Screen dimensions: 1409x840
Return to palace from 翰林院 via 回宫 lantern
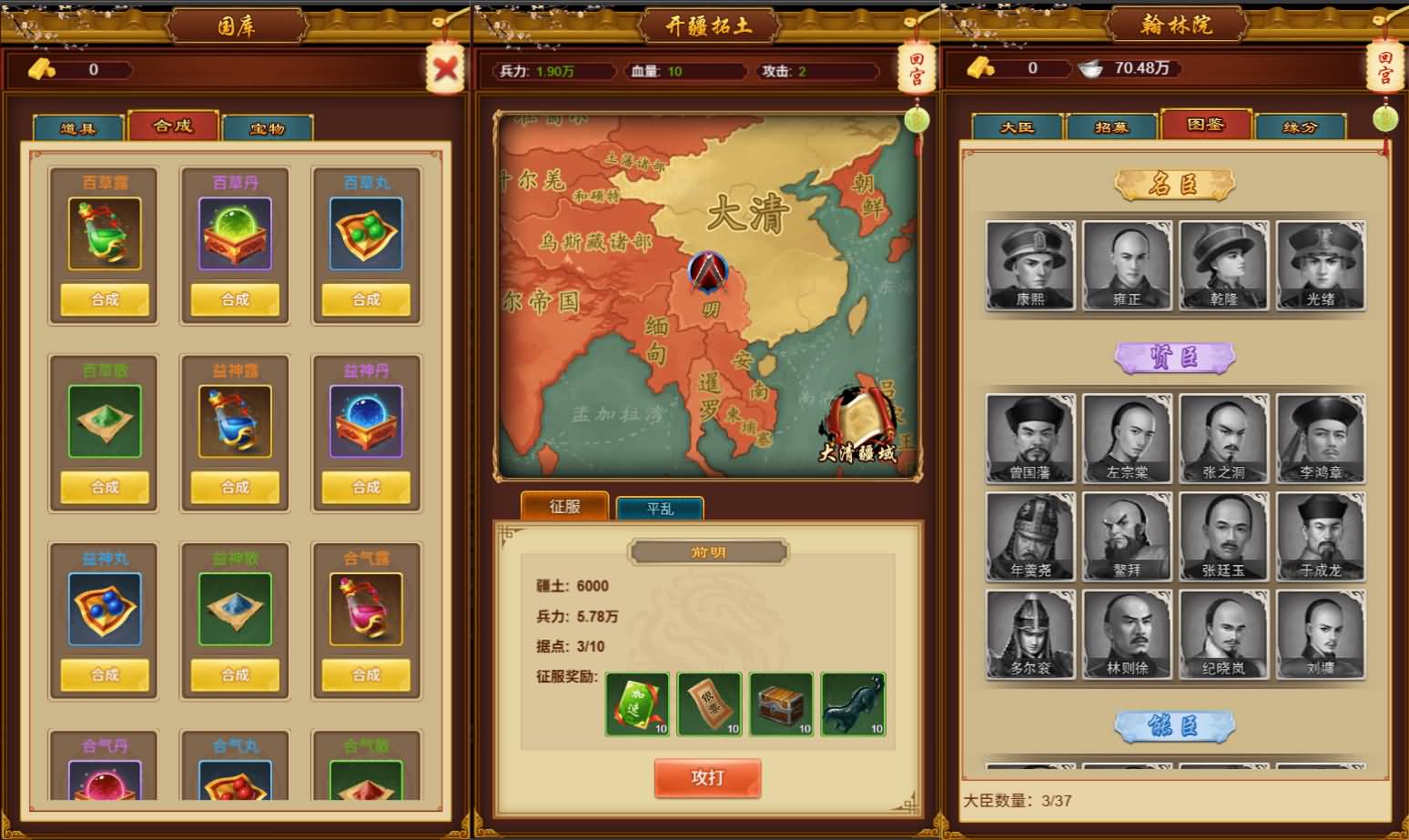pyautogui.click(x=1384, y=67)
